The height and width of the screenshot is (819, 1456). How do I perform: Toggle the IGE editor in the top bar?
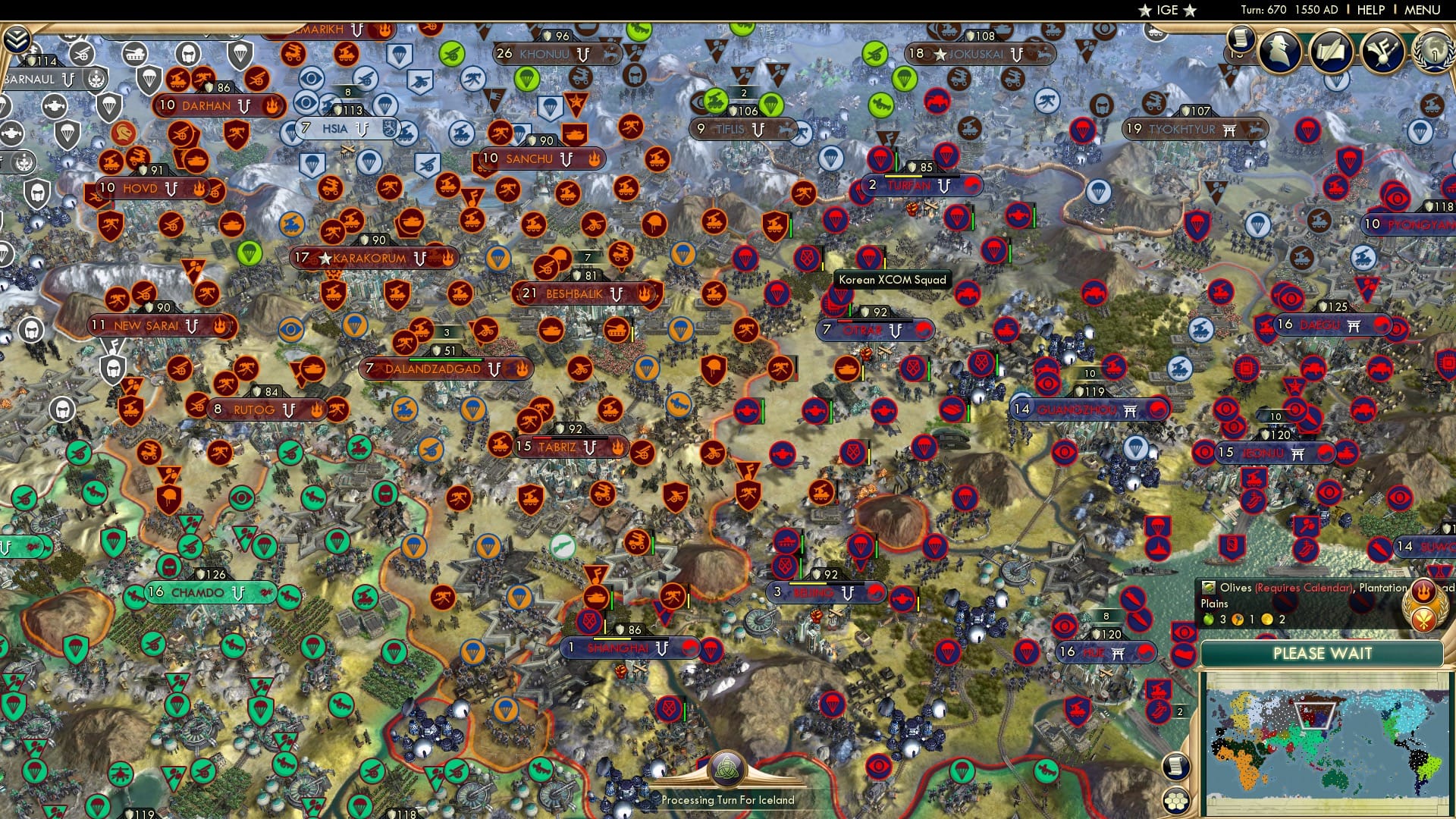tap(1168, 10)
